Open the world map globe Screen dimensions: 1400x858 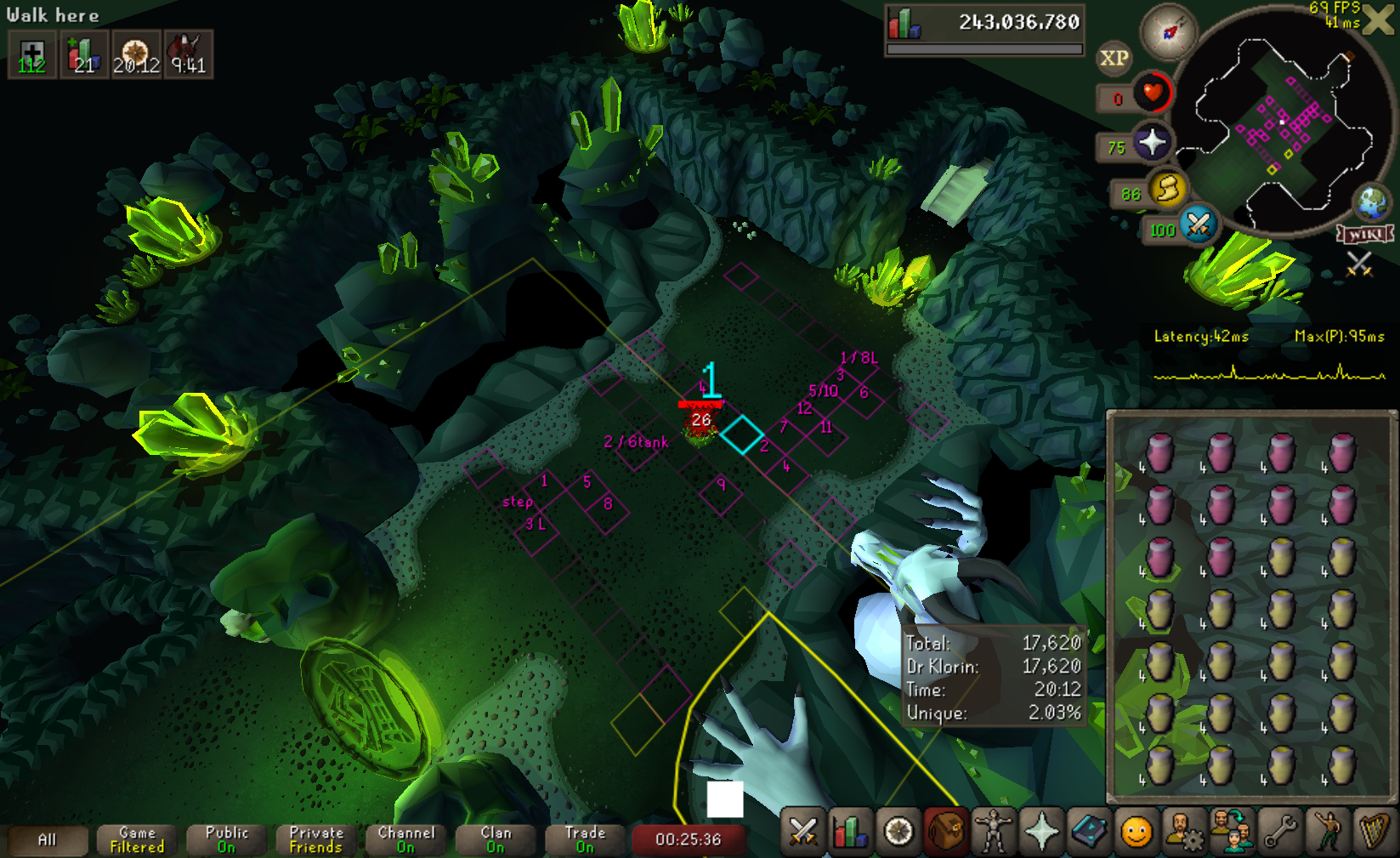tap(1372, 202)
